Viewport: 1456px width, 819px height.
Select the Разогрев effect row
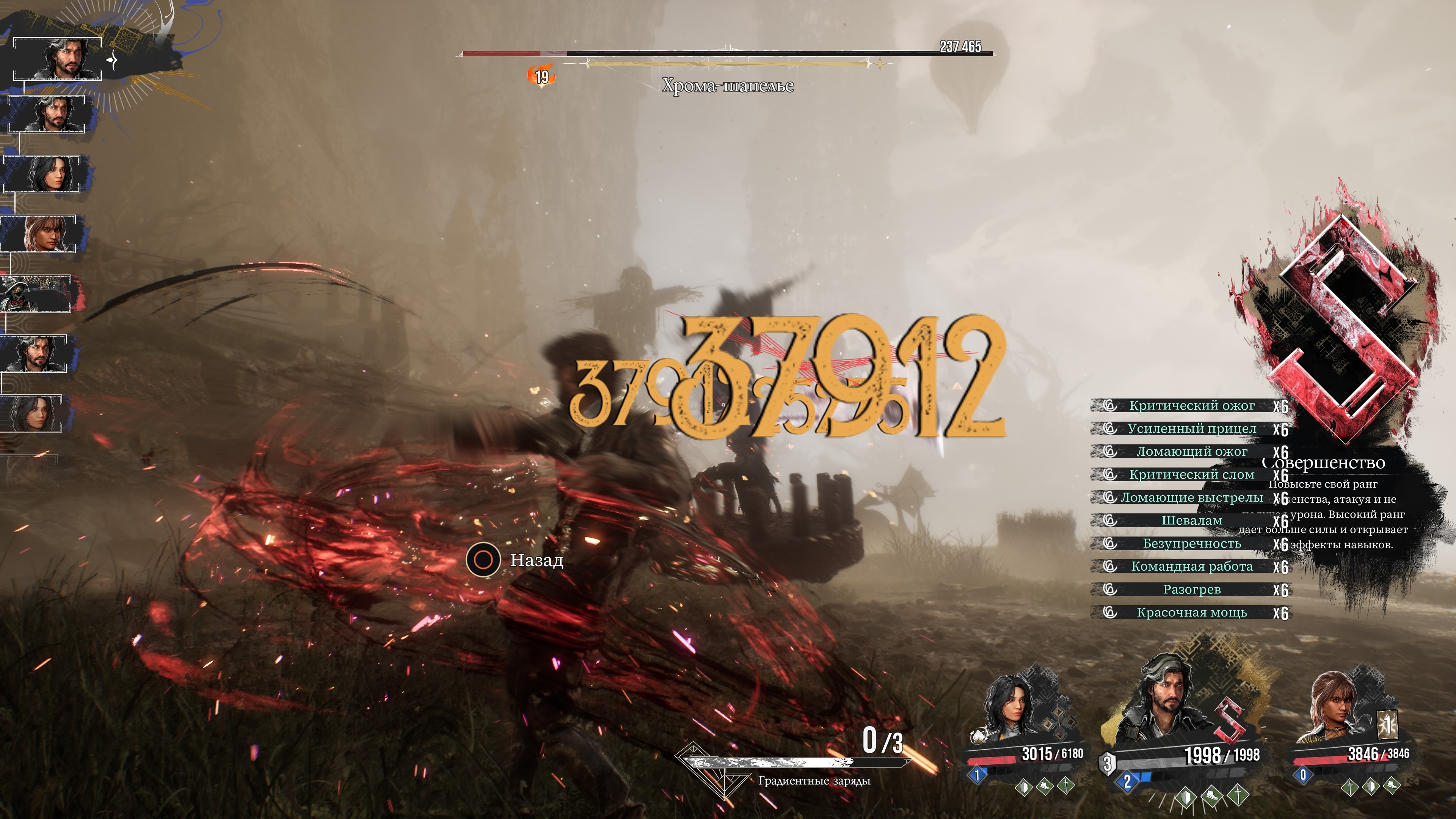pos(1191,590)
